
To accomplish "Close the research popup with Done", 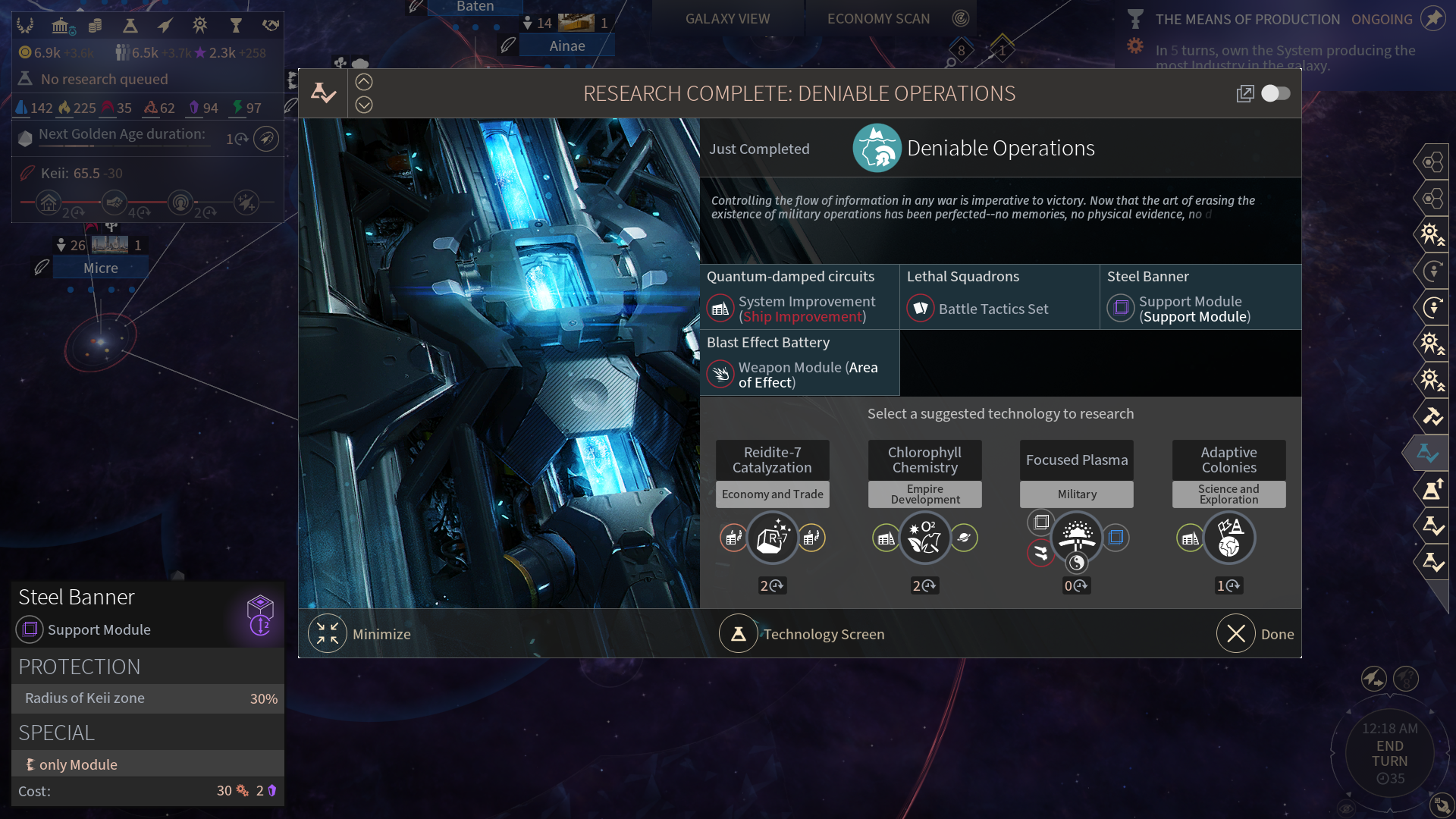I will [x=1236, y=634].
